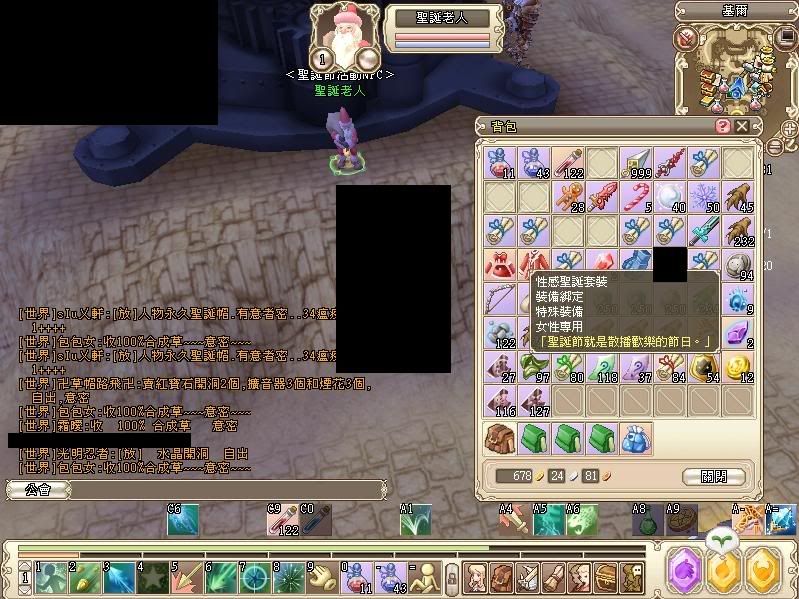Screen dimensions: 799x599
Task: Choose the white snowball item slot
Action: click(x=669, y=197)
